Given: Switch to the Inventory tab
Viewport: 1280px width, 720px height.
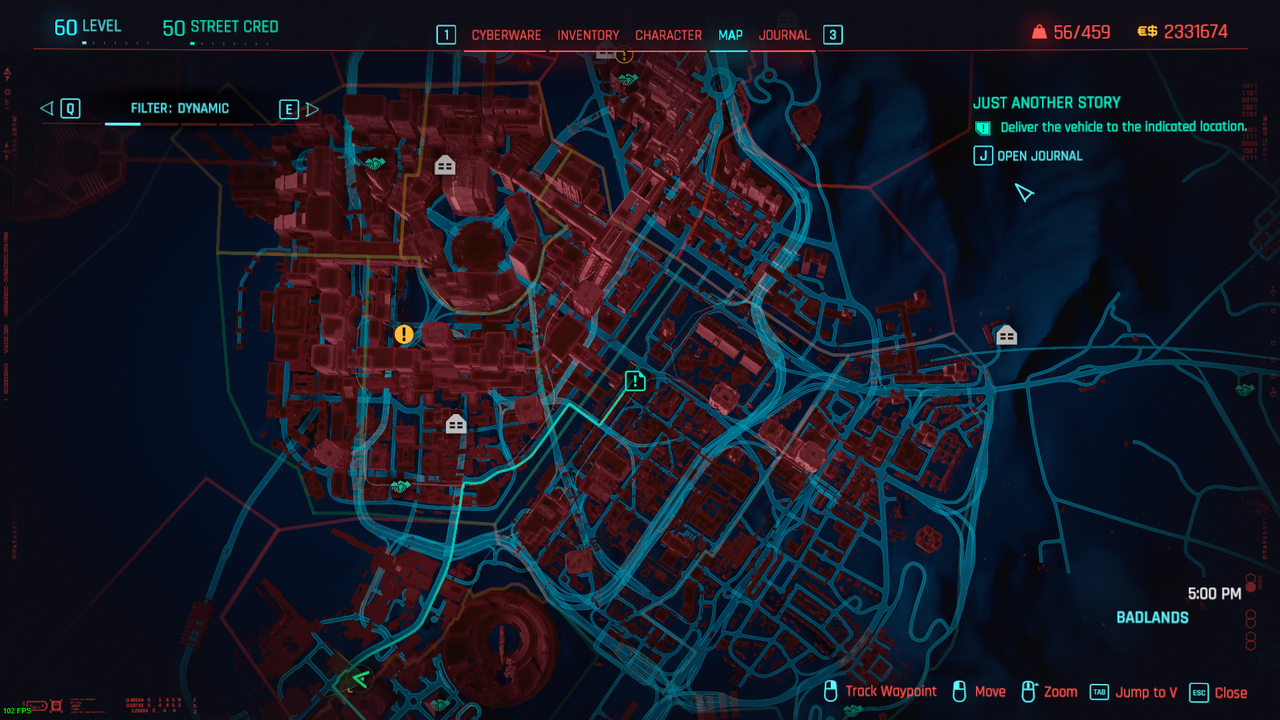Looking at the screenshot, I should (x=588, y=35).
